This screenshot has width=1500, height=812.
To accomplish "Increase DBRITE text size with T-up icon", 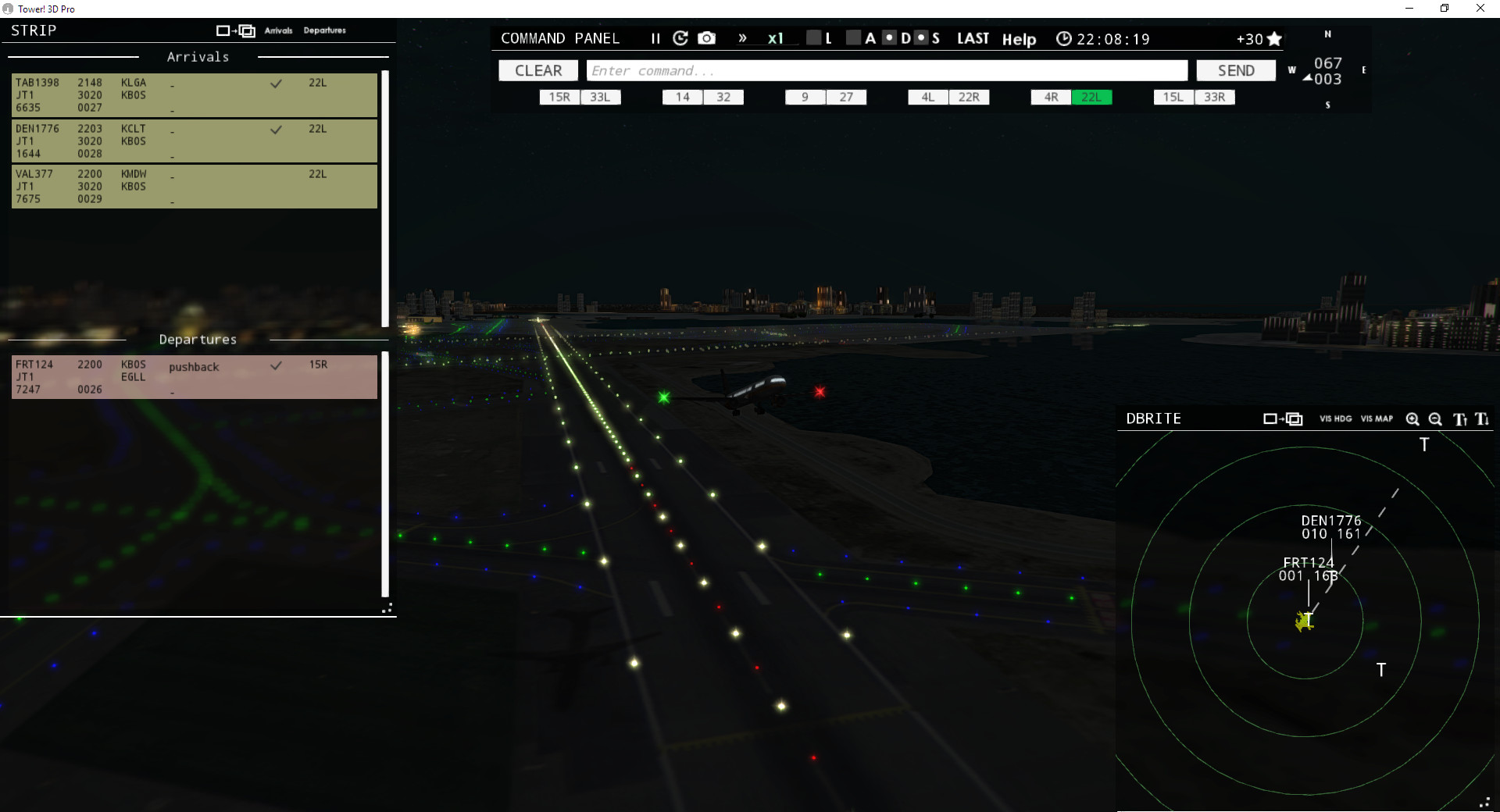I will point(1459,419).
